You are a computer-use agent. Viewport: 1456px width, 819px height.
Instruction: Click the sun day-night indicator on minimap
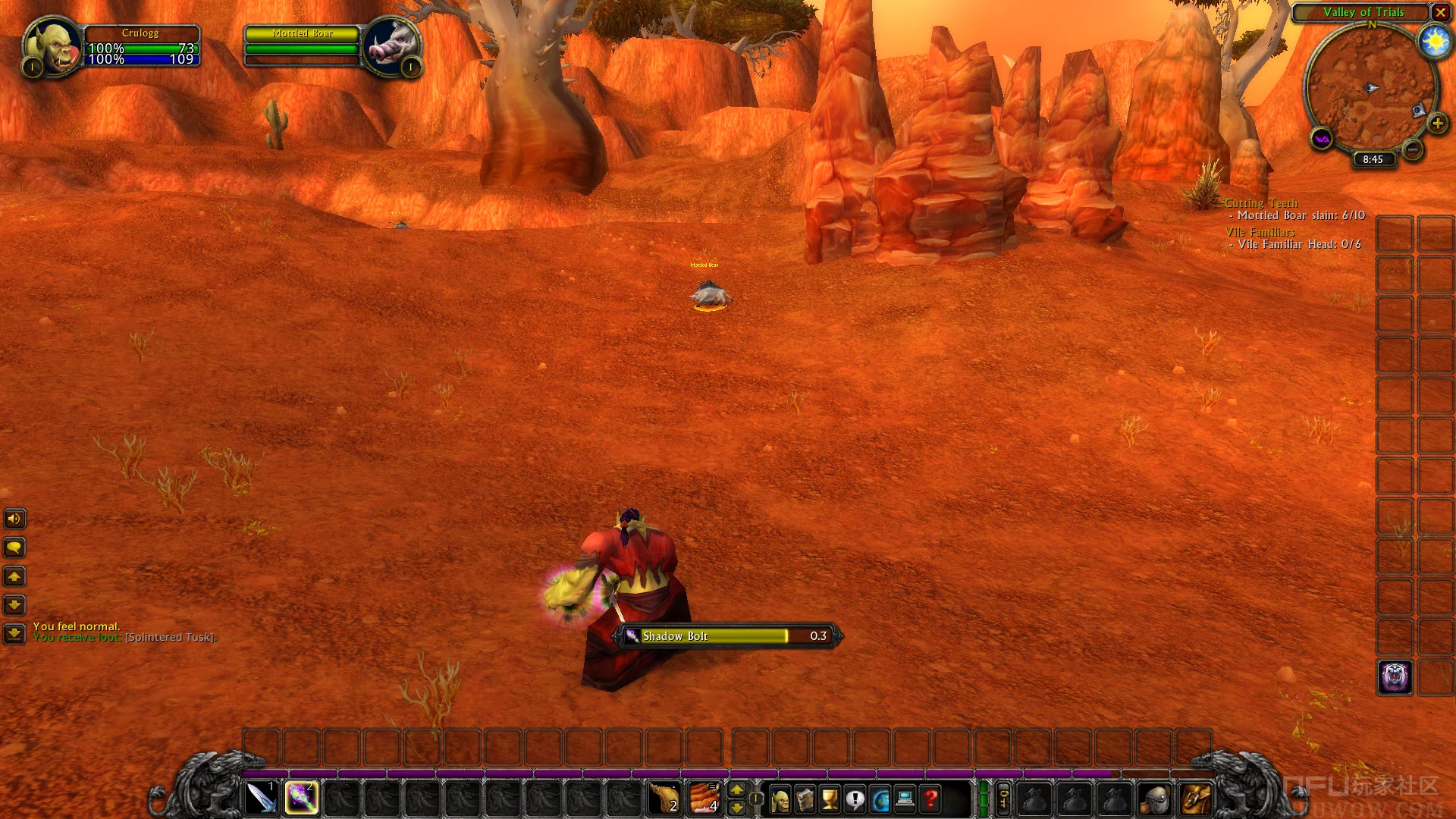[1435, 41]
